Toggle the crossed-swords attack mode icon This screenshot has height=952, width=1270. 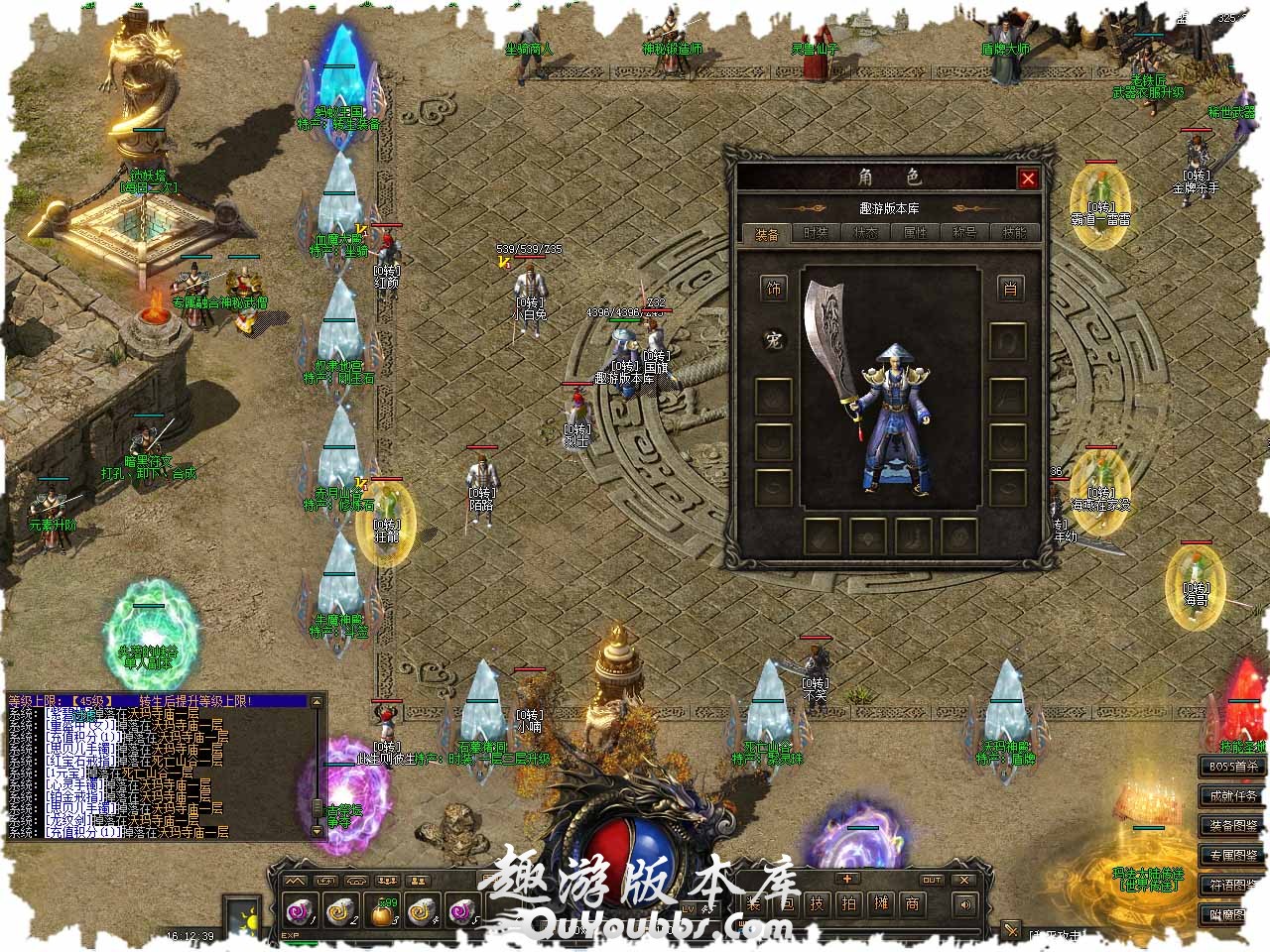[x=1011, y=930]
